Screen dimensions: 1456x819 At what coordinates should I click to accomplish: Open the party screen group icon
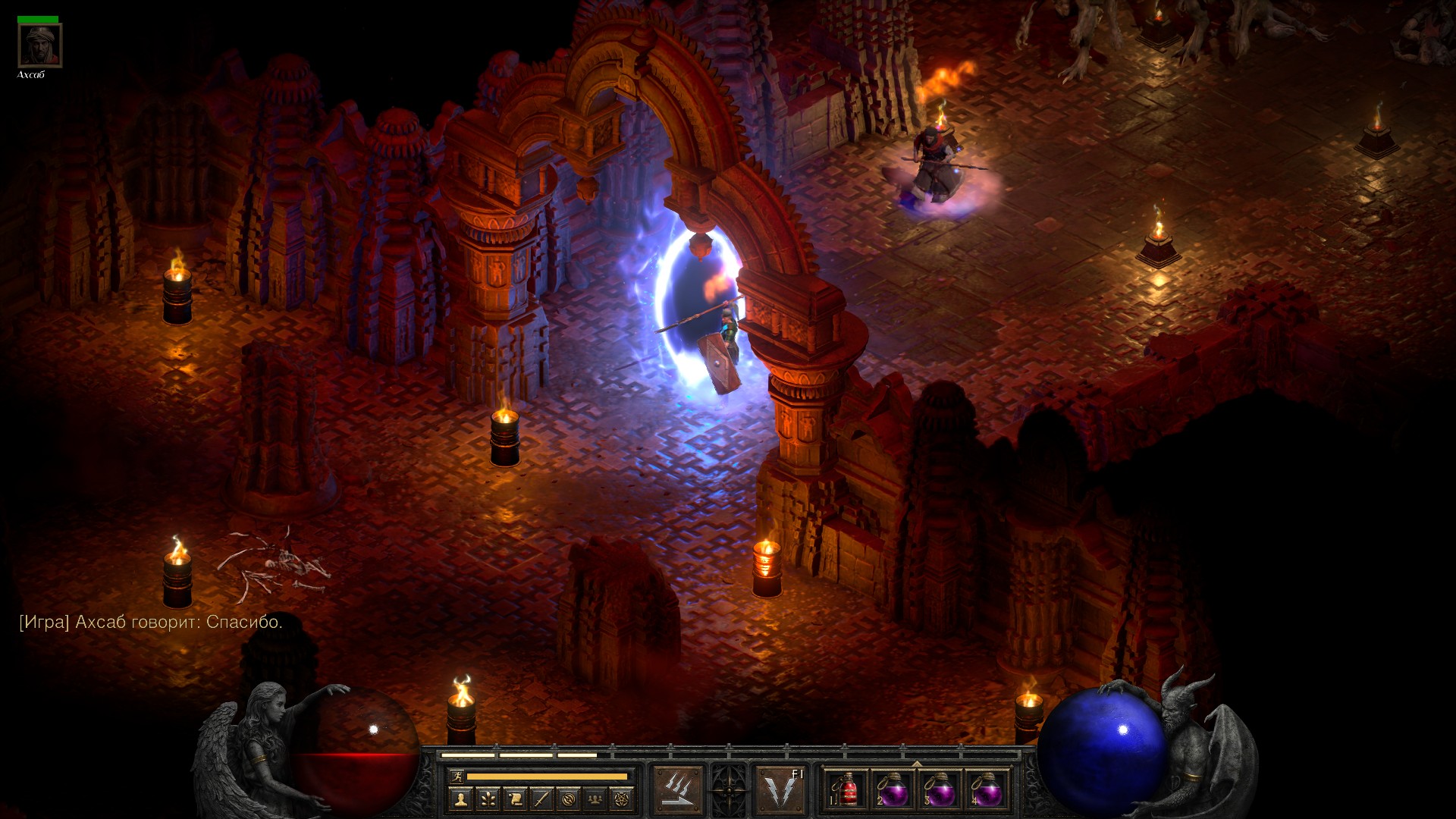[596, 799]
